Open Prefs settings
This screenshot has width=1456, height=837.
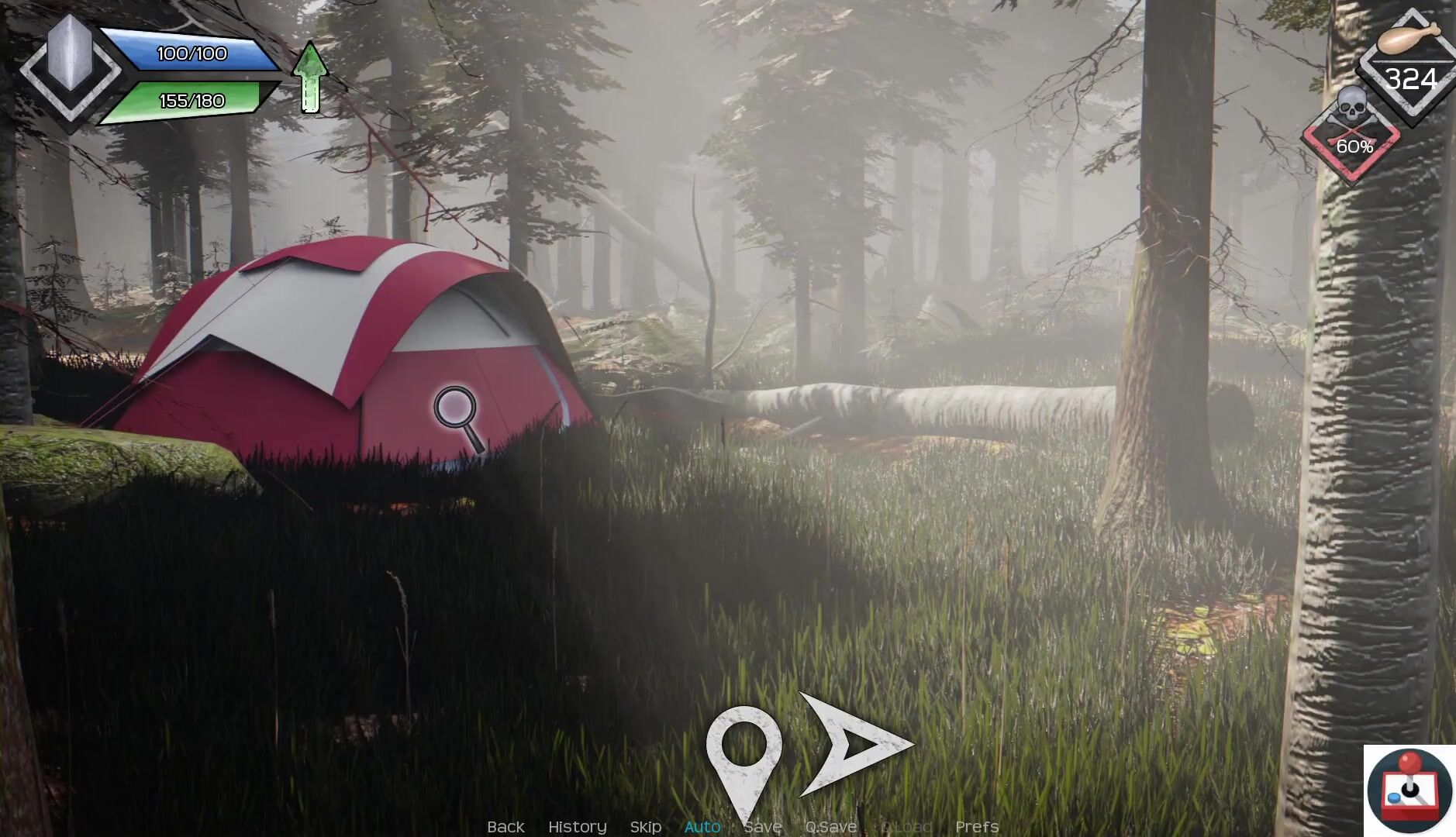pyautogui.click(x=976, y=827)
